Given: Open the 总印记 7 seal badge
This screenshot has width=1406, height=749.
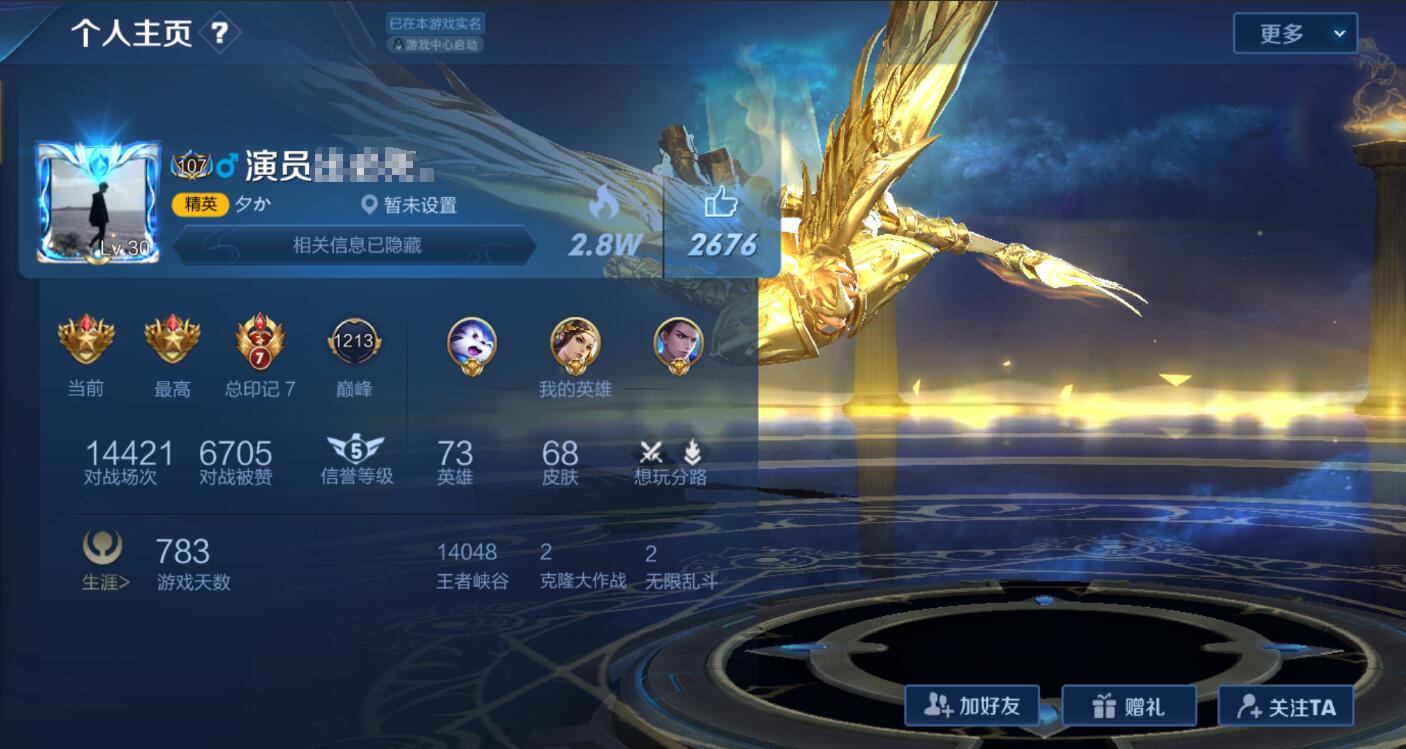Looking at the screenshot, I should [x=259, y=340].
